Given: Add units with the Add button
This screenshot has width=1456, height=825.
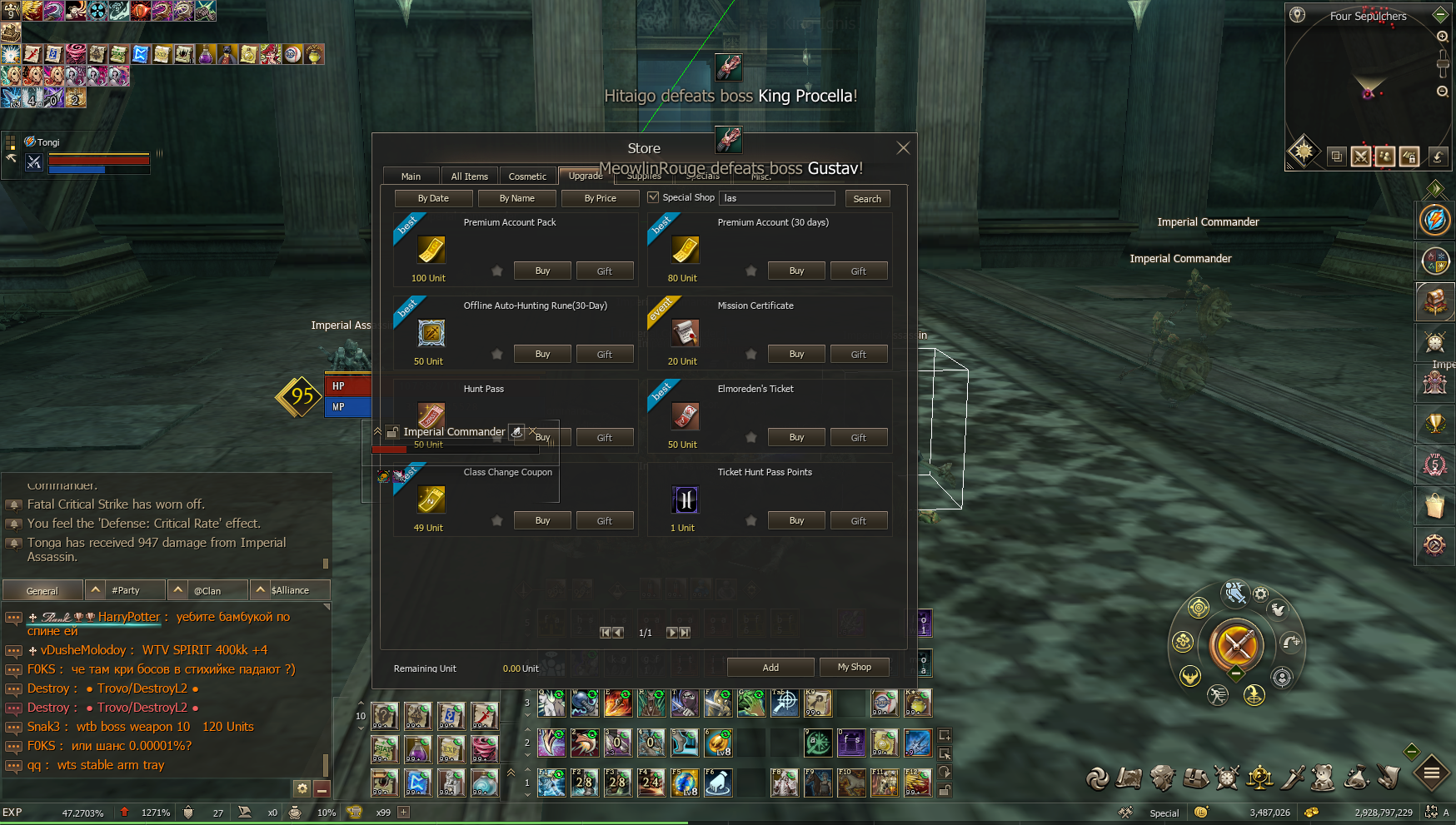Looking at the screenshot, I should click(x=770, y=668).
